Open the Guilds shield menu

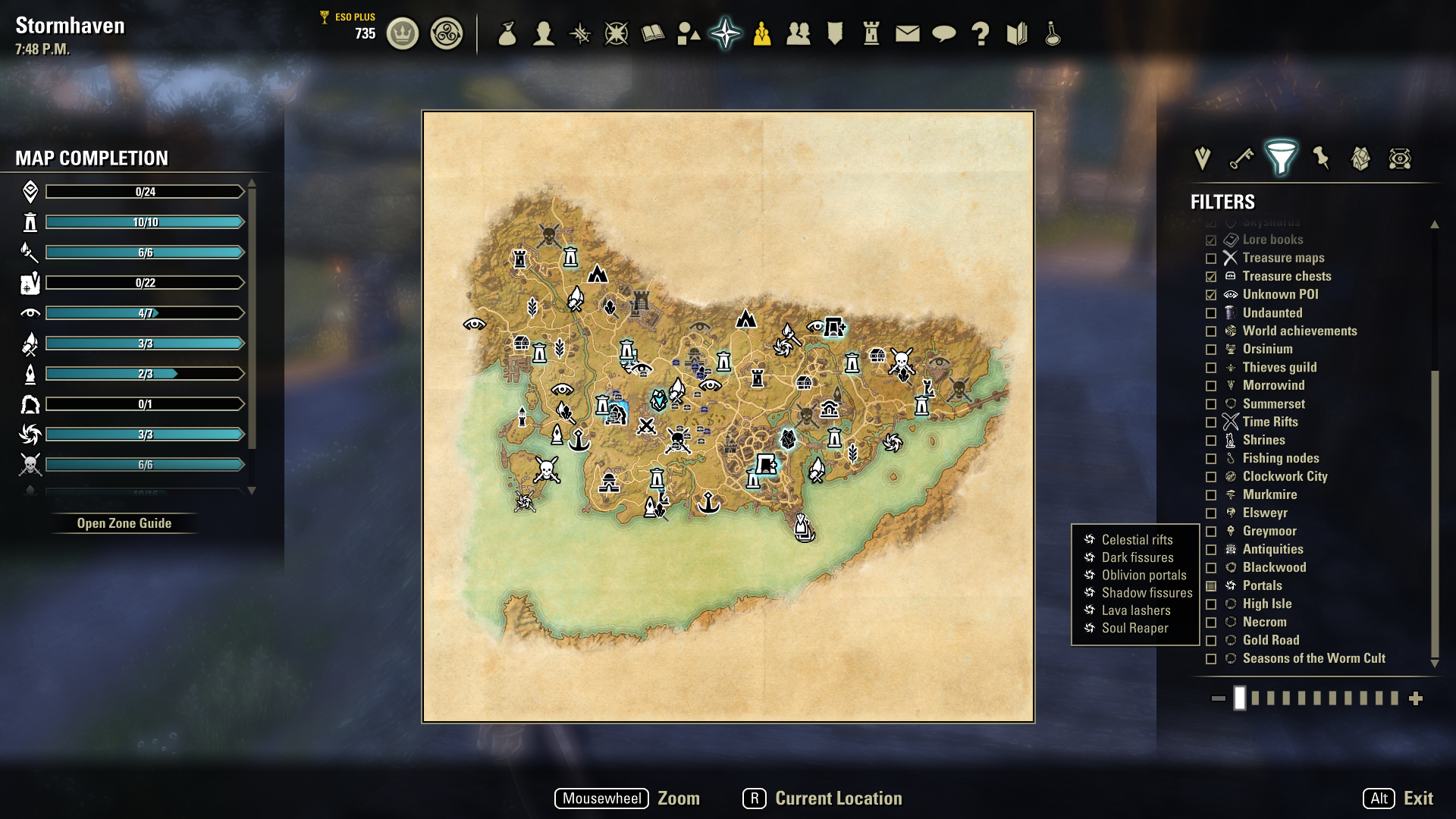(x=835, y=33)
